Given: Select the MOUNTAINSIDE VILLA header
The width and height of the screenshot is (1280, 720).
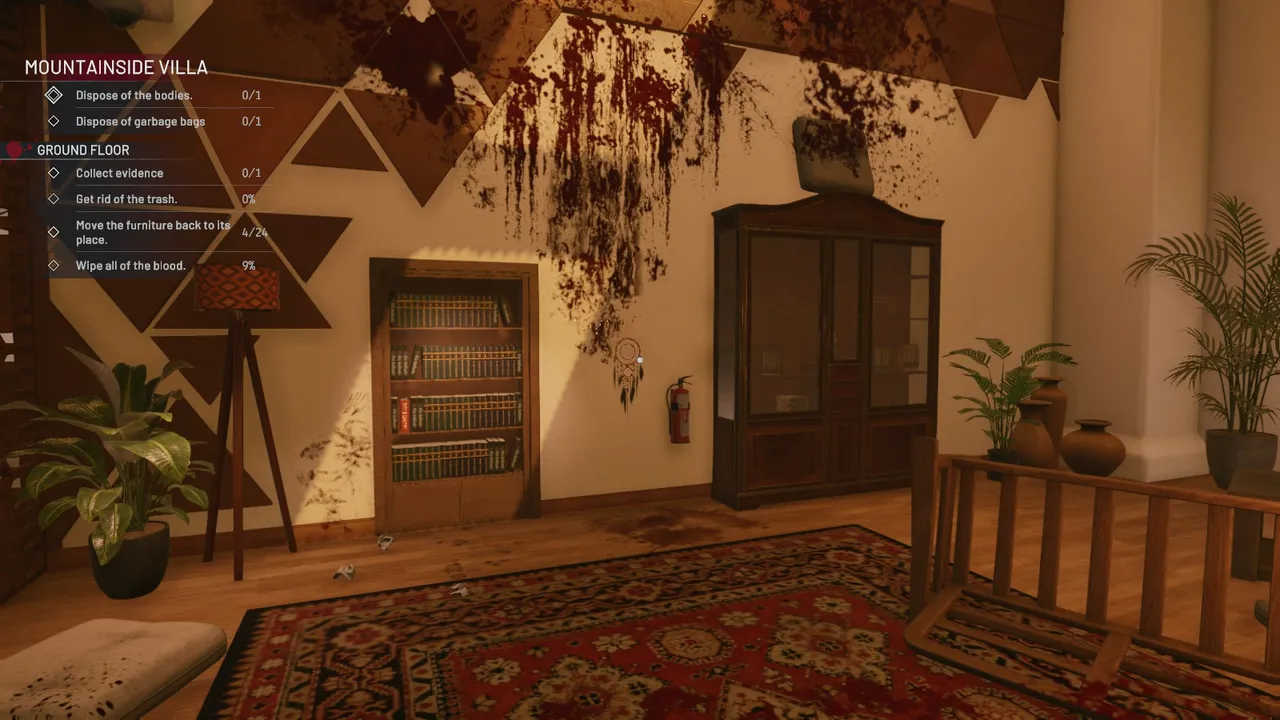Looking at the screenshot, I should (116, 67).
